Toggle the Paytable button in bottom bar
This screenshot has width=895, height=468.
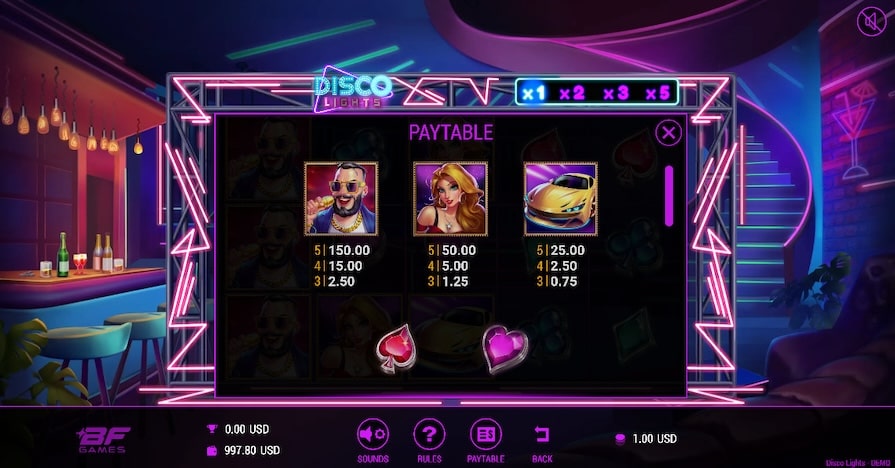coord(486,432)
